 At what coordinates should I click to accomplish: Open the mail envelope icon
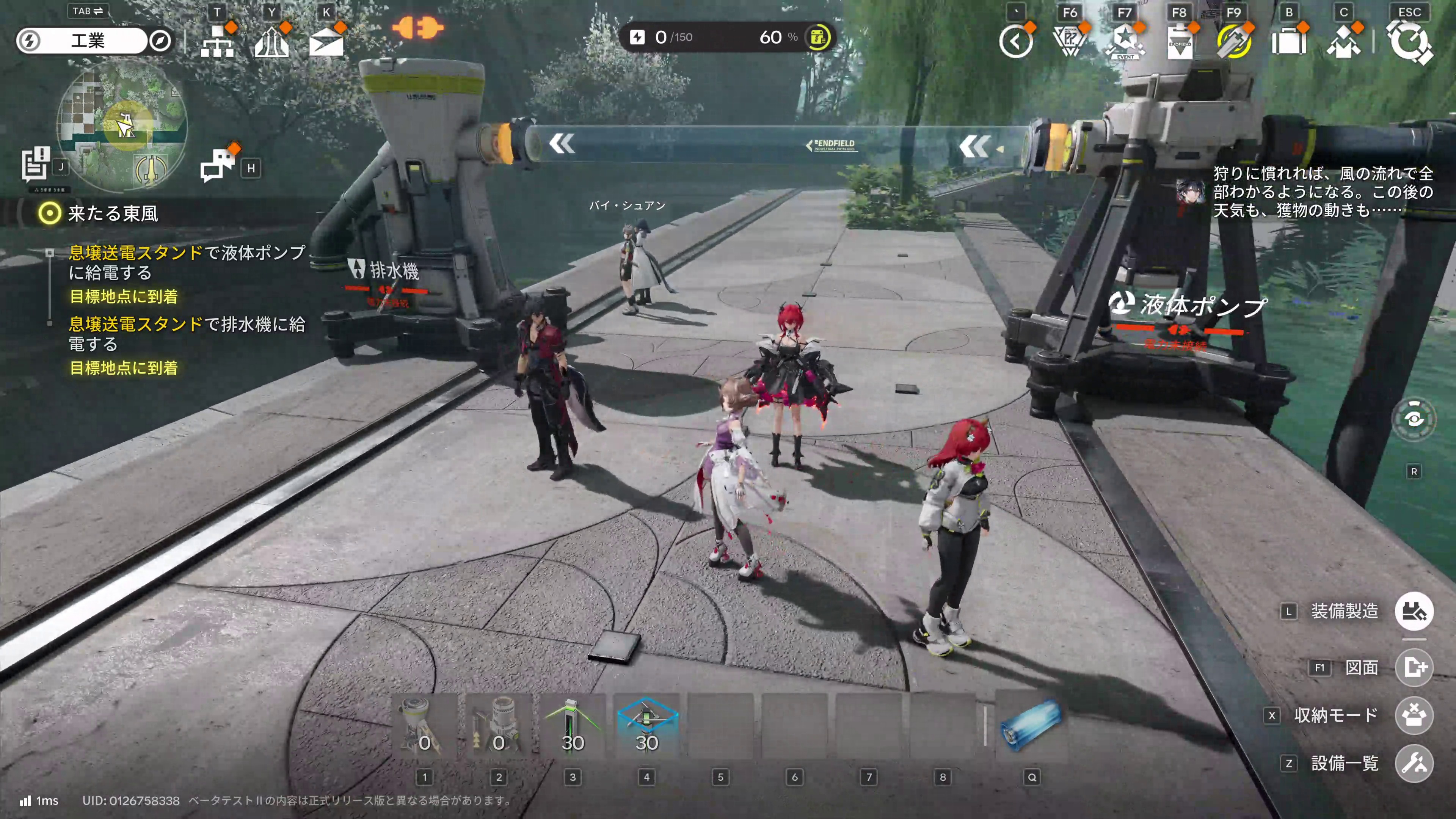(326, 41)
